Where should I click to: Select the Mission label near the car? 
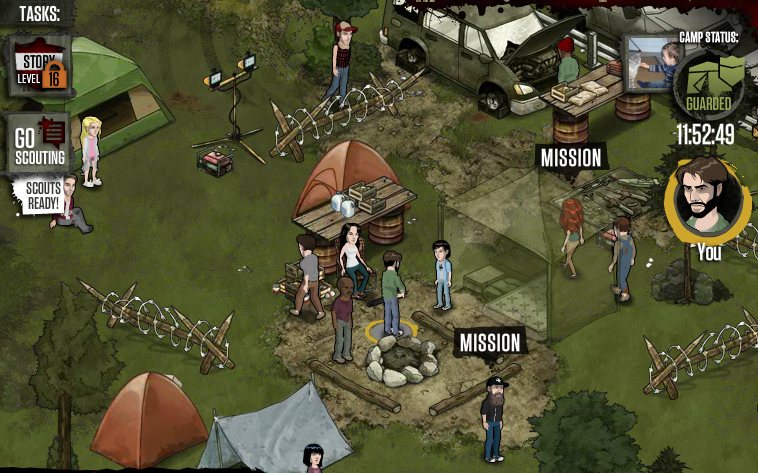tap(571, 158)
